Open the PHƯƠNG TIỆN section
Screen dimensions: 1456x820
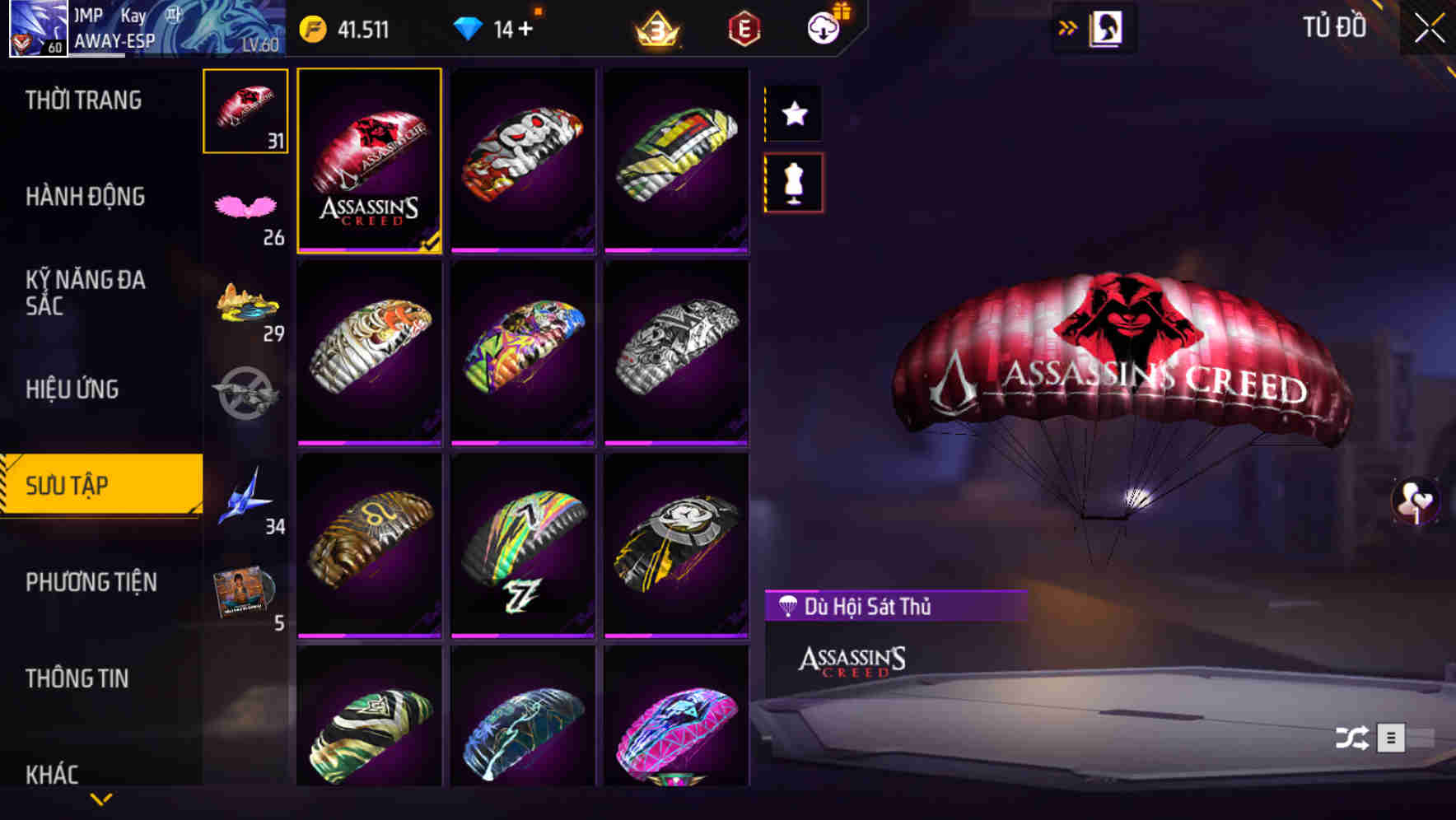click(91, 582)
